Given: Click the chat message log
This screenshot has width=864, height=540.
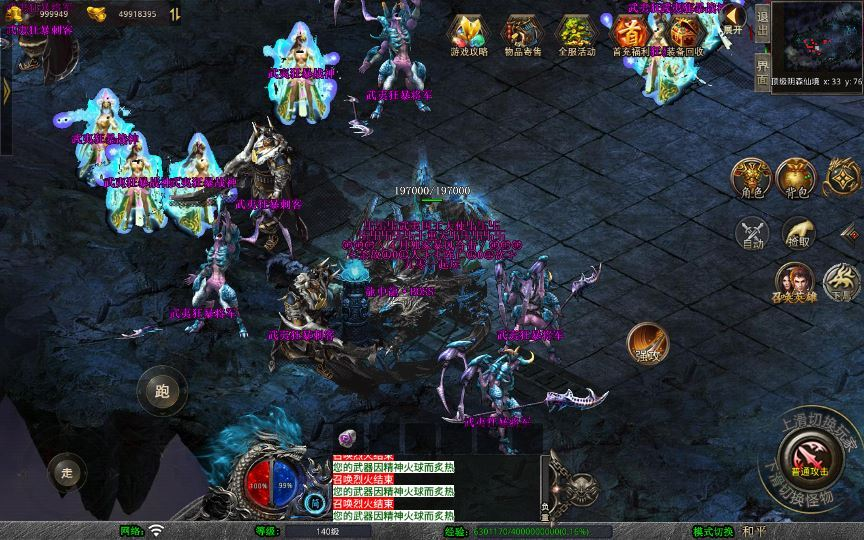Looking at the screenshot, I should [392, 487].
